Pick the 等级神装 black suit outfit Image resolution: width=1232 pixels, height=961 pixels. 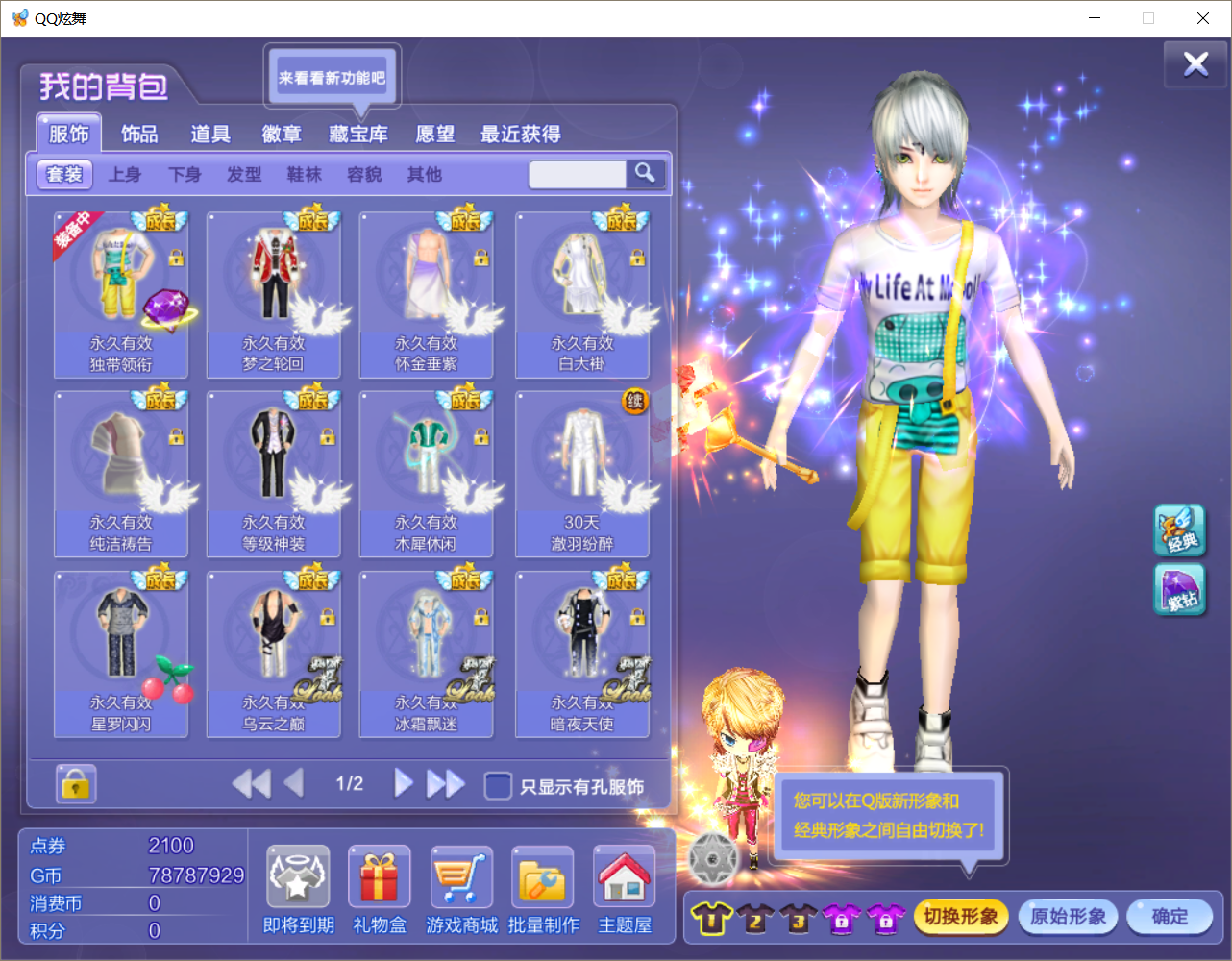pos(274,473)
